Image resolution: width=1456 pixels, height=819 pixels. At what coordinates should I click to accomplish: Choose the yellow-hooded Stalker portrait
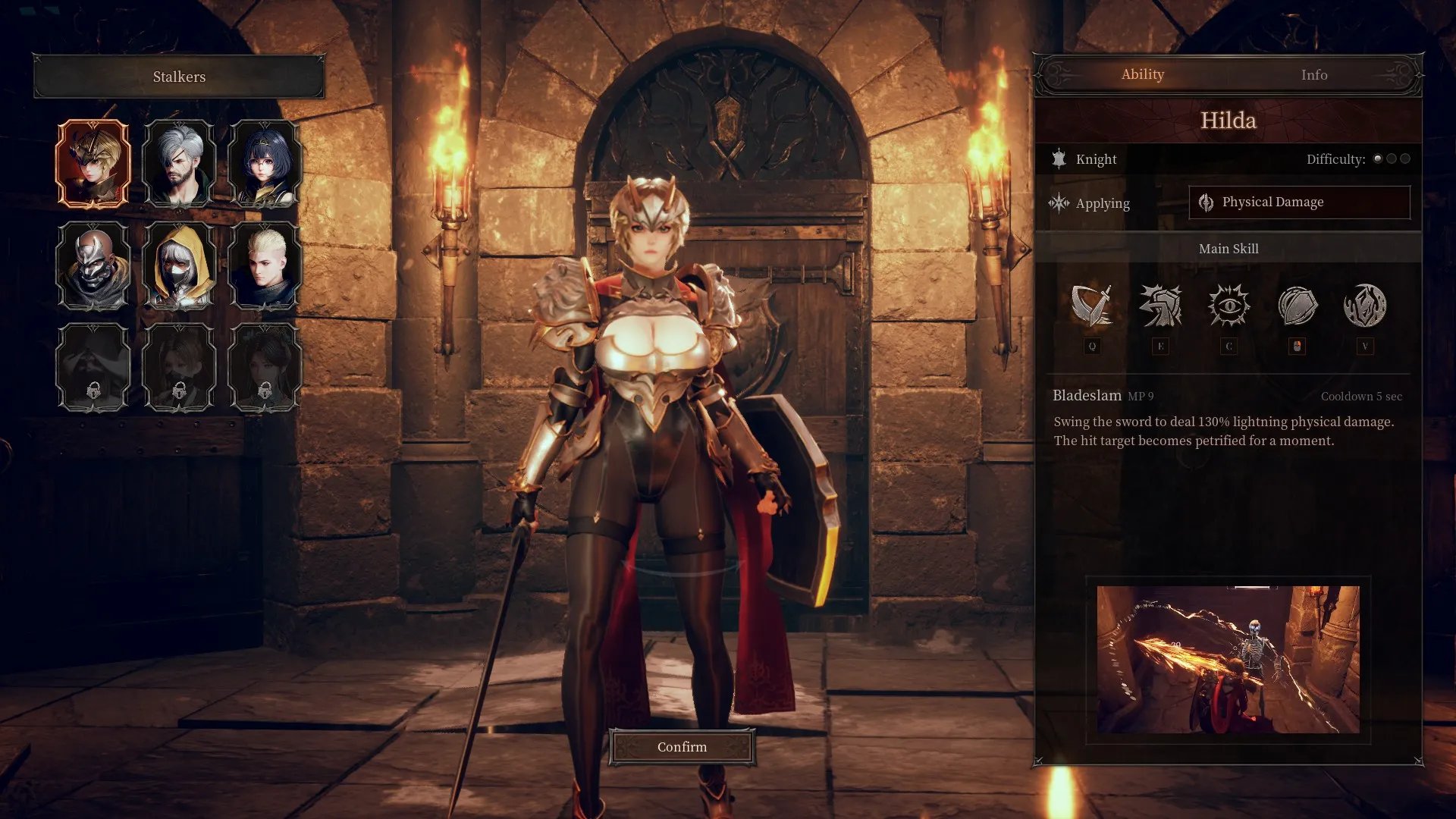(x=179, y=265)
